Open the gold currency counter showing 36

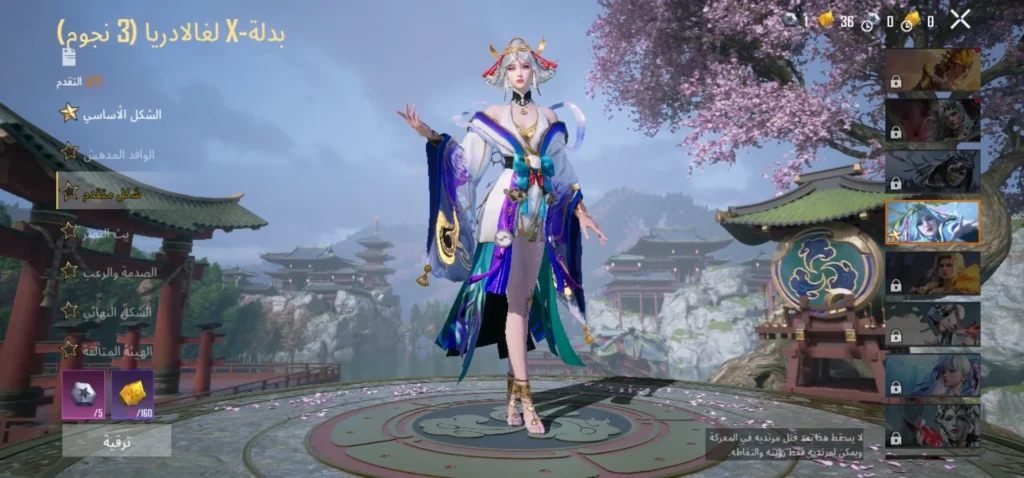click(837, 20)
